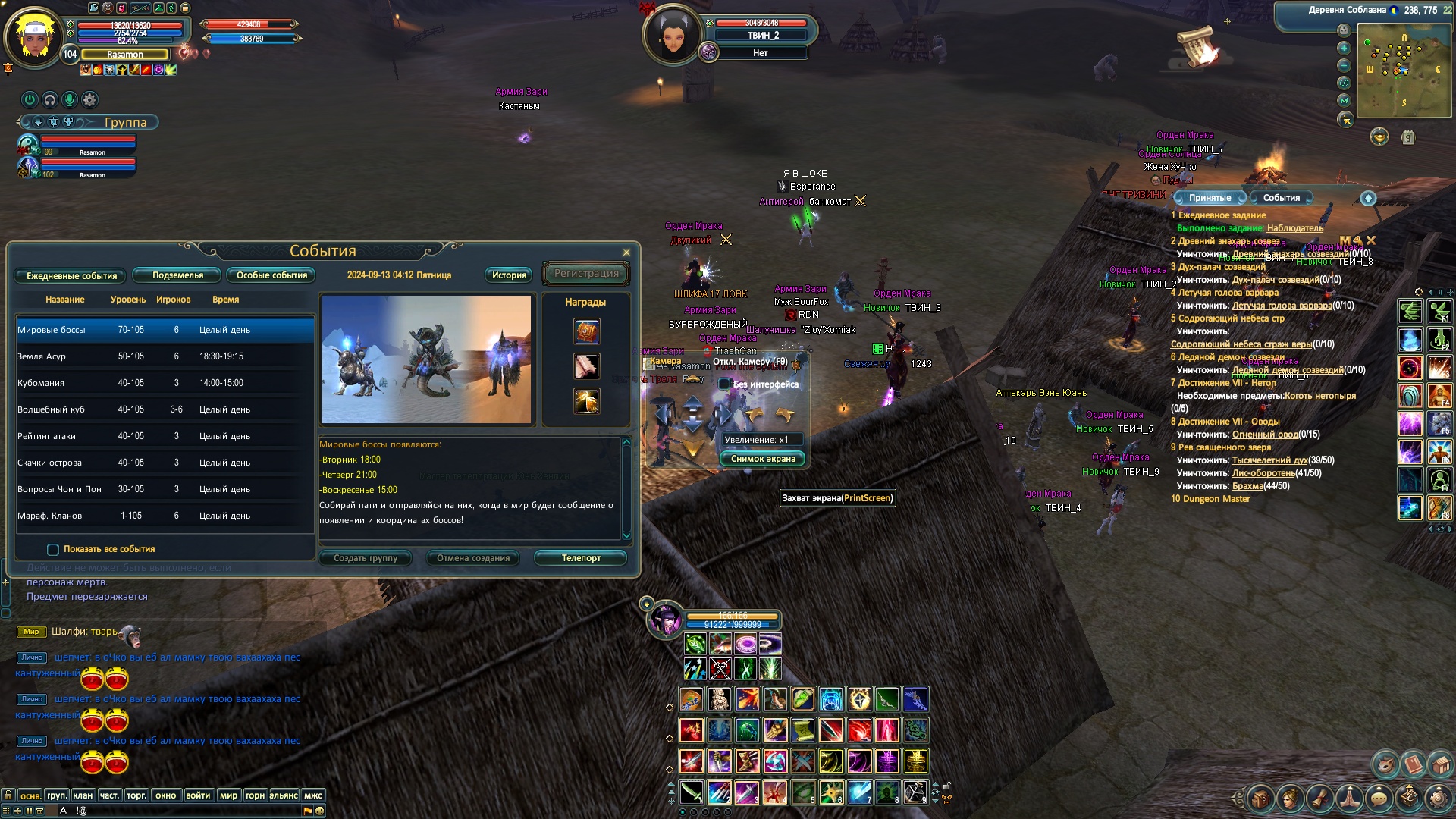Open event История
Screen dimensions: 1456x819
pyautogui.click(x=509, y=275)
